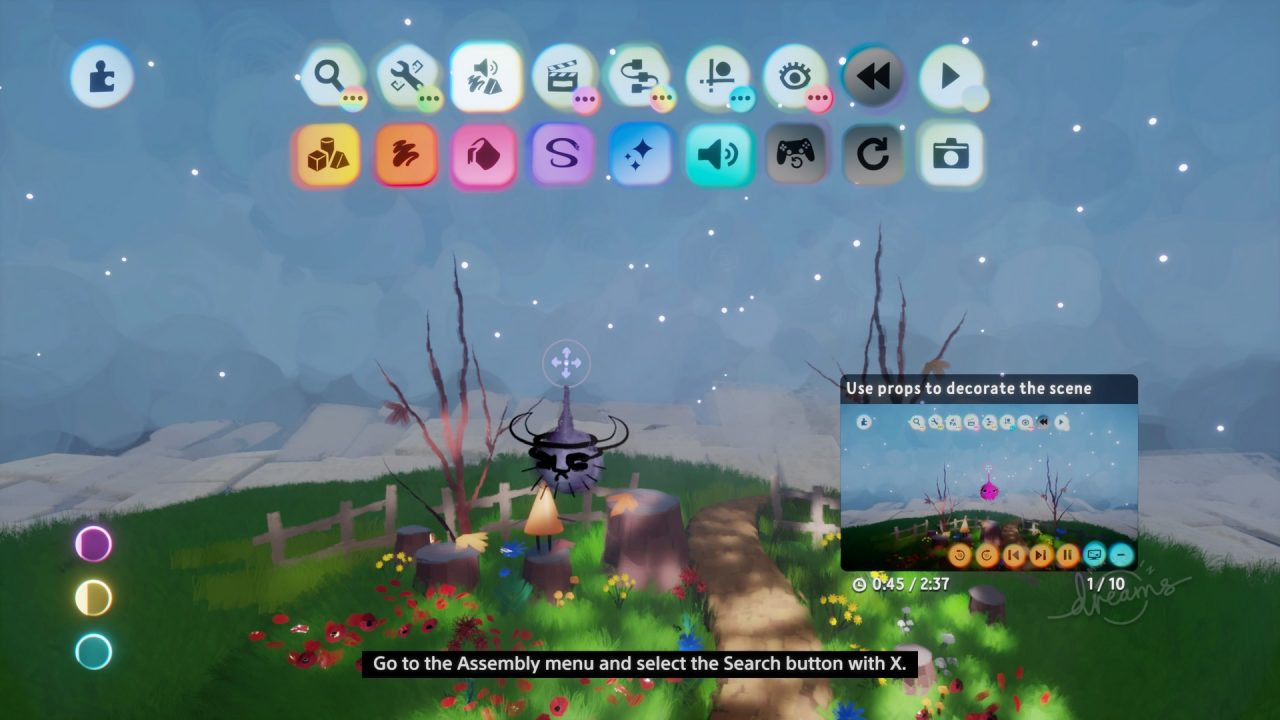Choose the purple S style tool
Viewport: 1280px width, 720px height.
(561, 154)
